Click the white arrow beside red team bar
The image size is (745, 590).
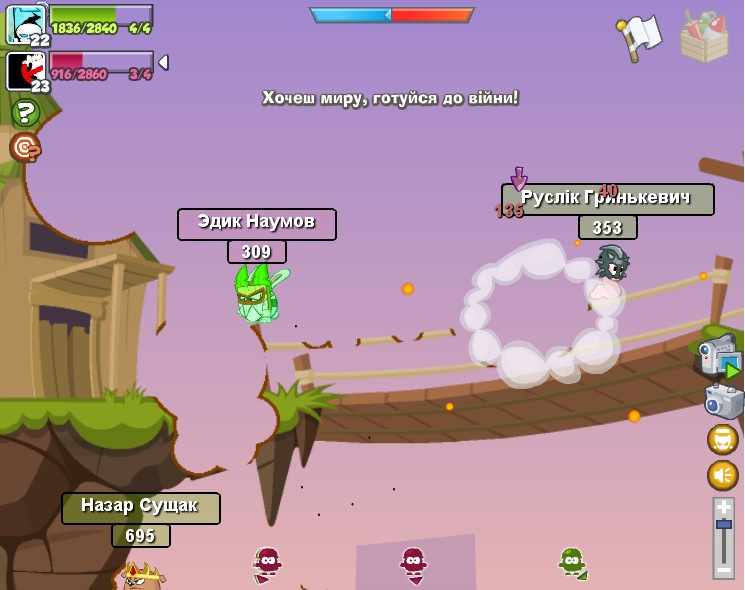163,62
